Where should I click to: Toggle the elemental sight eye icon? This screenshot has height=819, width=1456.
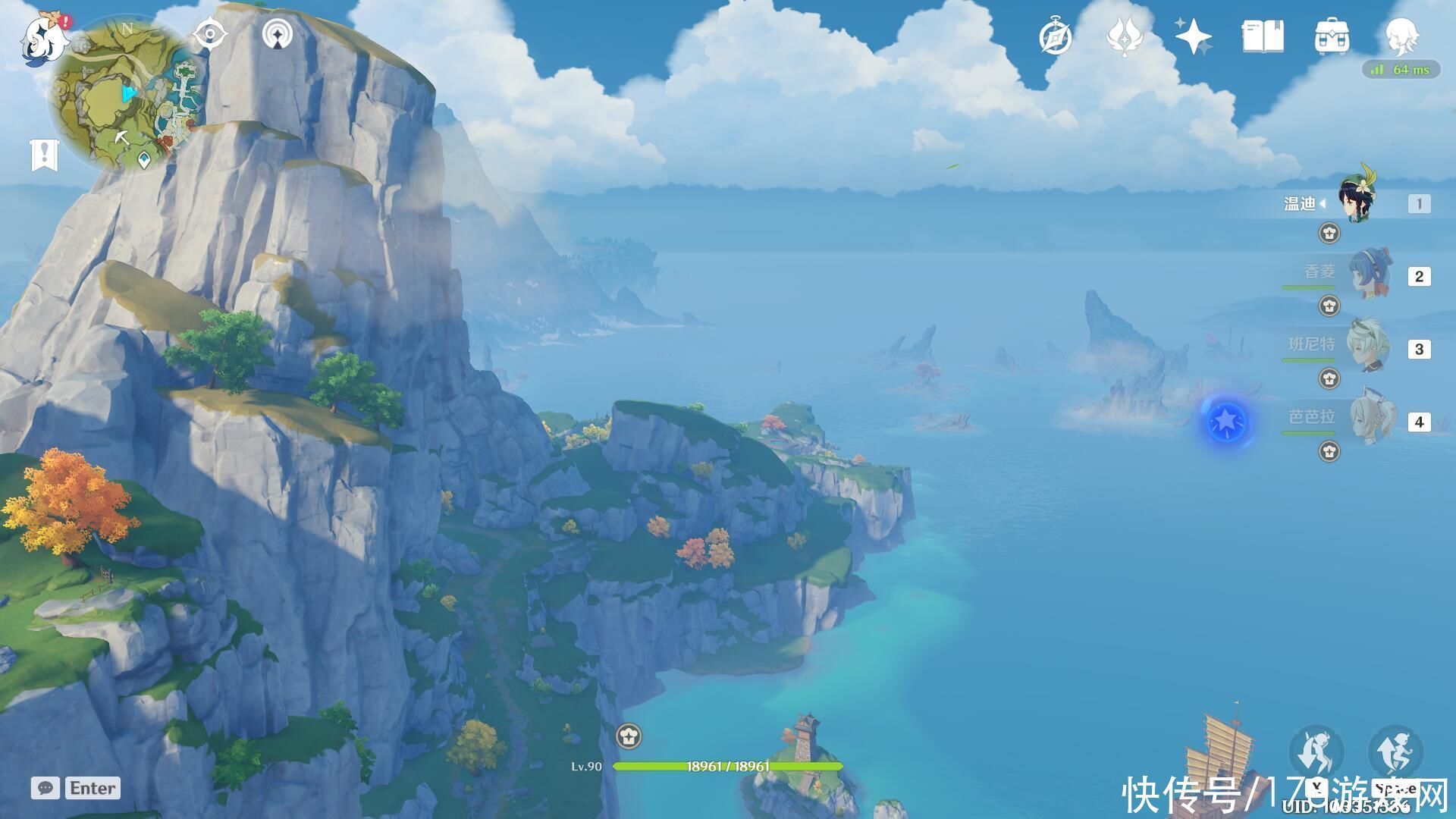click(x=210, y=35)
